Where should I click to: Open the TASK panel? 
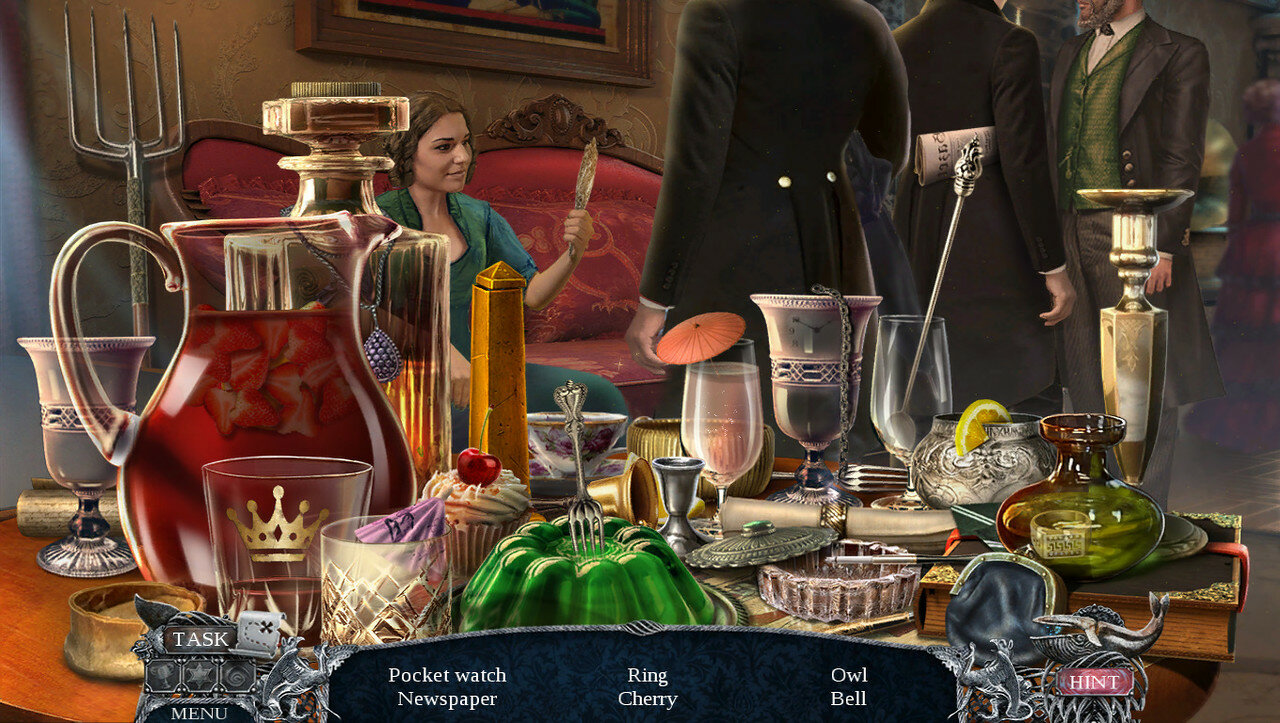[x=200, y=639]
